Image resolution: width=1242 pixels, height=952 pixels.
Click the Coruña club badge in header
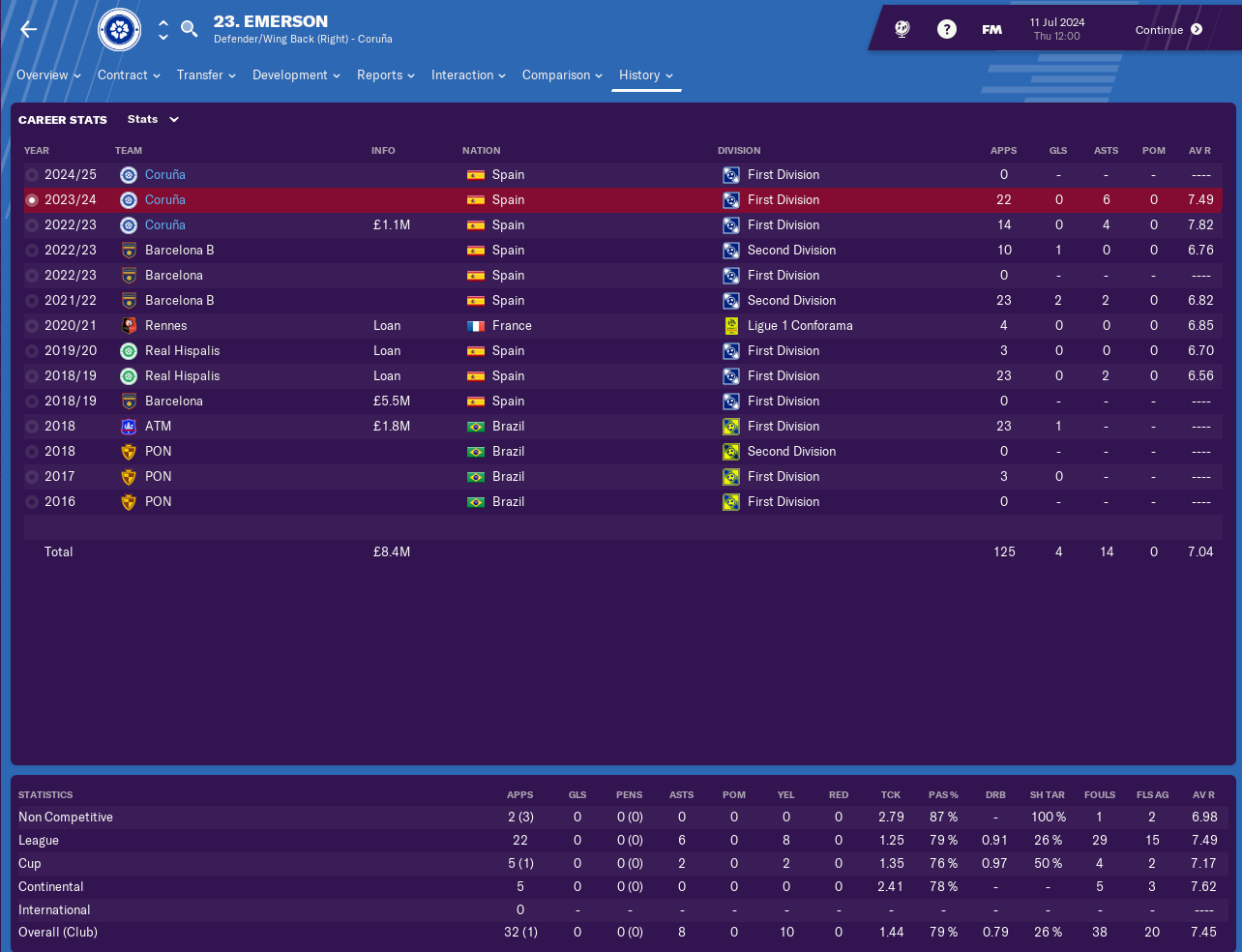click(120, 30)
